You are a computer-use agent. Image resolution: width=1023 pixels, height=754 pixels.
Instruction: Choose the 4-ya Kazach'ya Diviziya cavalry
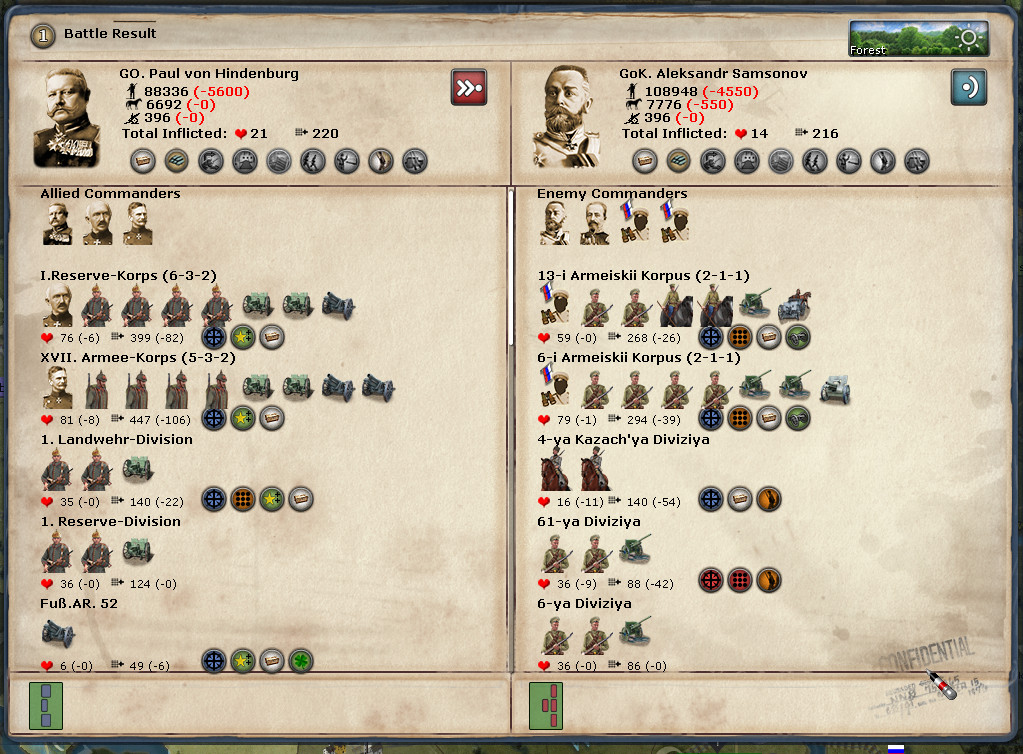click(x=624, y=439)
